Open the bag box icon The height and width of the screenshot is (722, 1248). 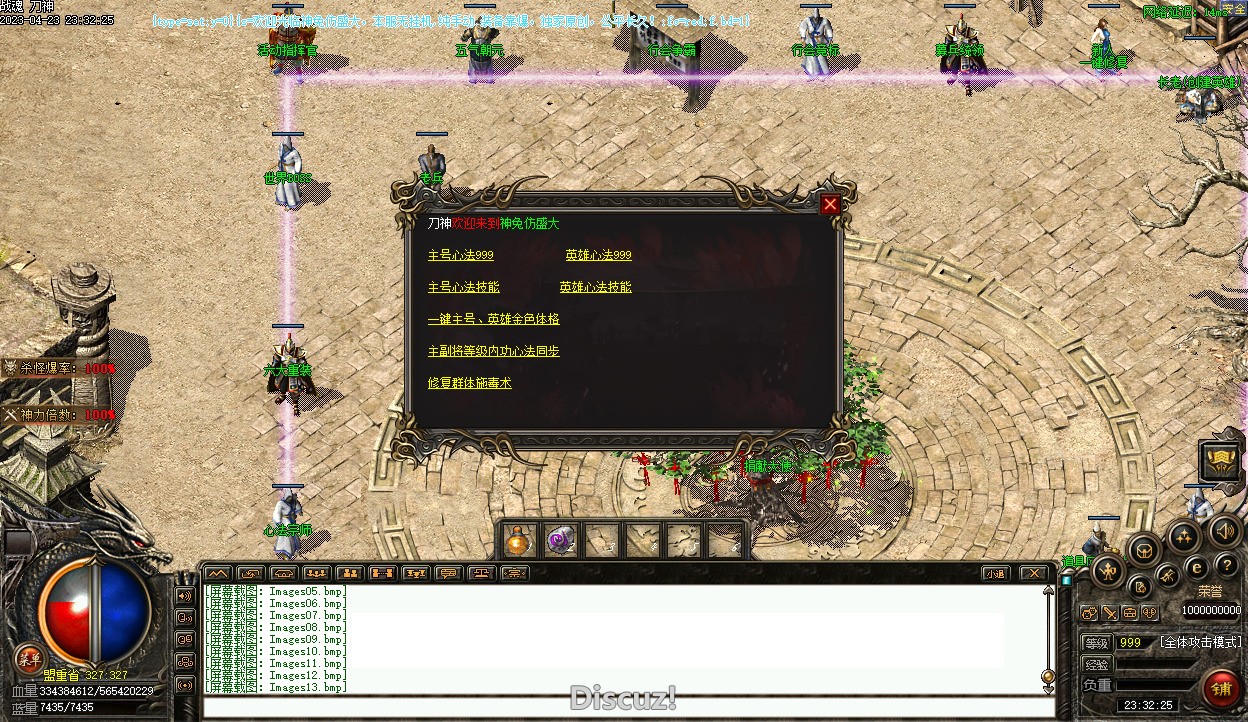click(1143, 549)
